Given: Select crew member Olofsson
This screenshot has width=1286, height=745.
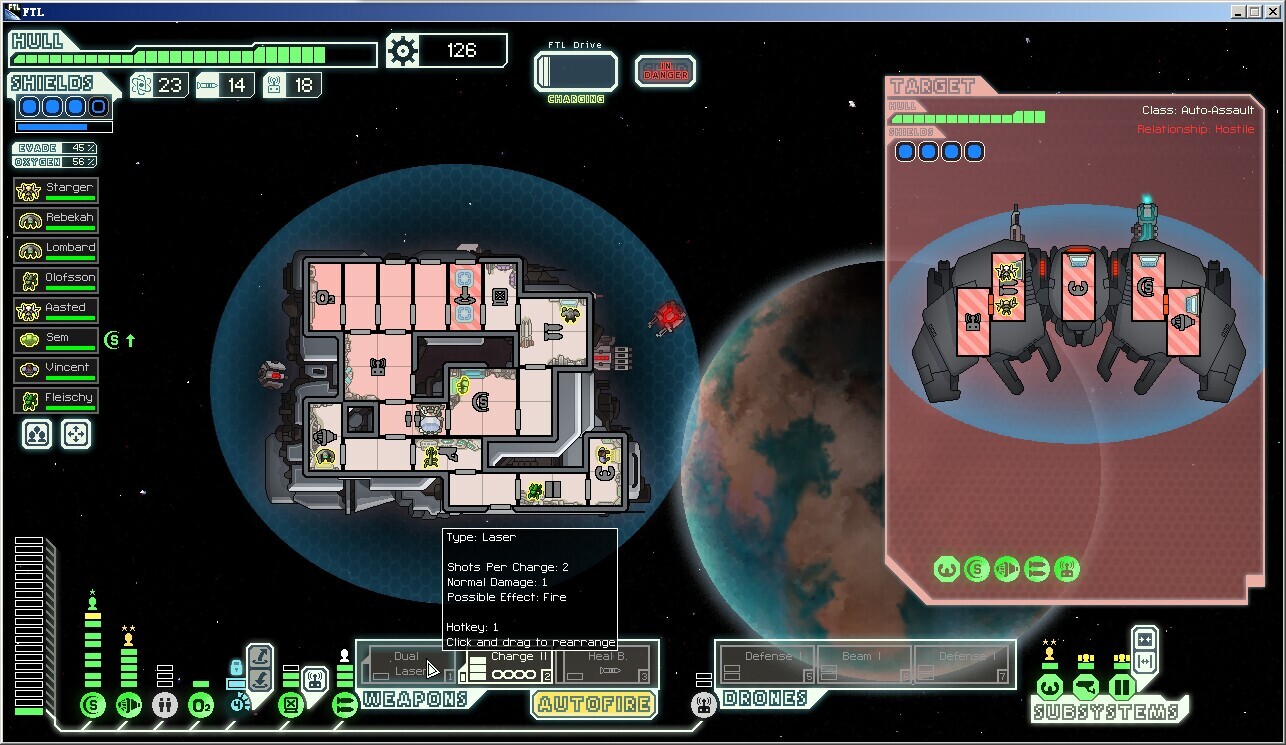Looking at the screenshot, I should point(57,279).
